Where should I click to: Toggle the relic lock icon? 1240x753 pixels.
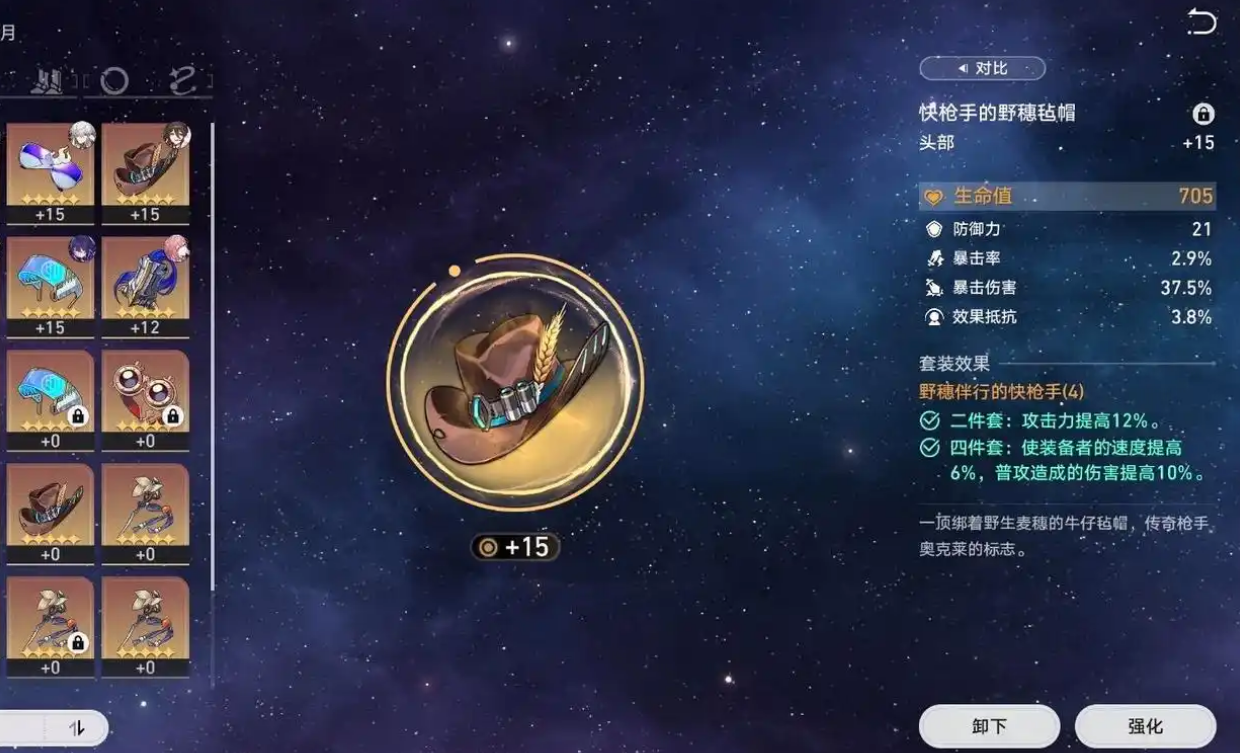1202,113
